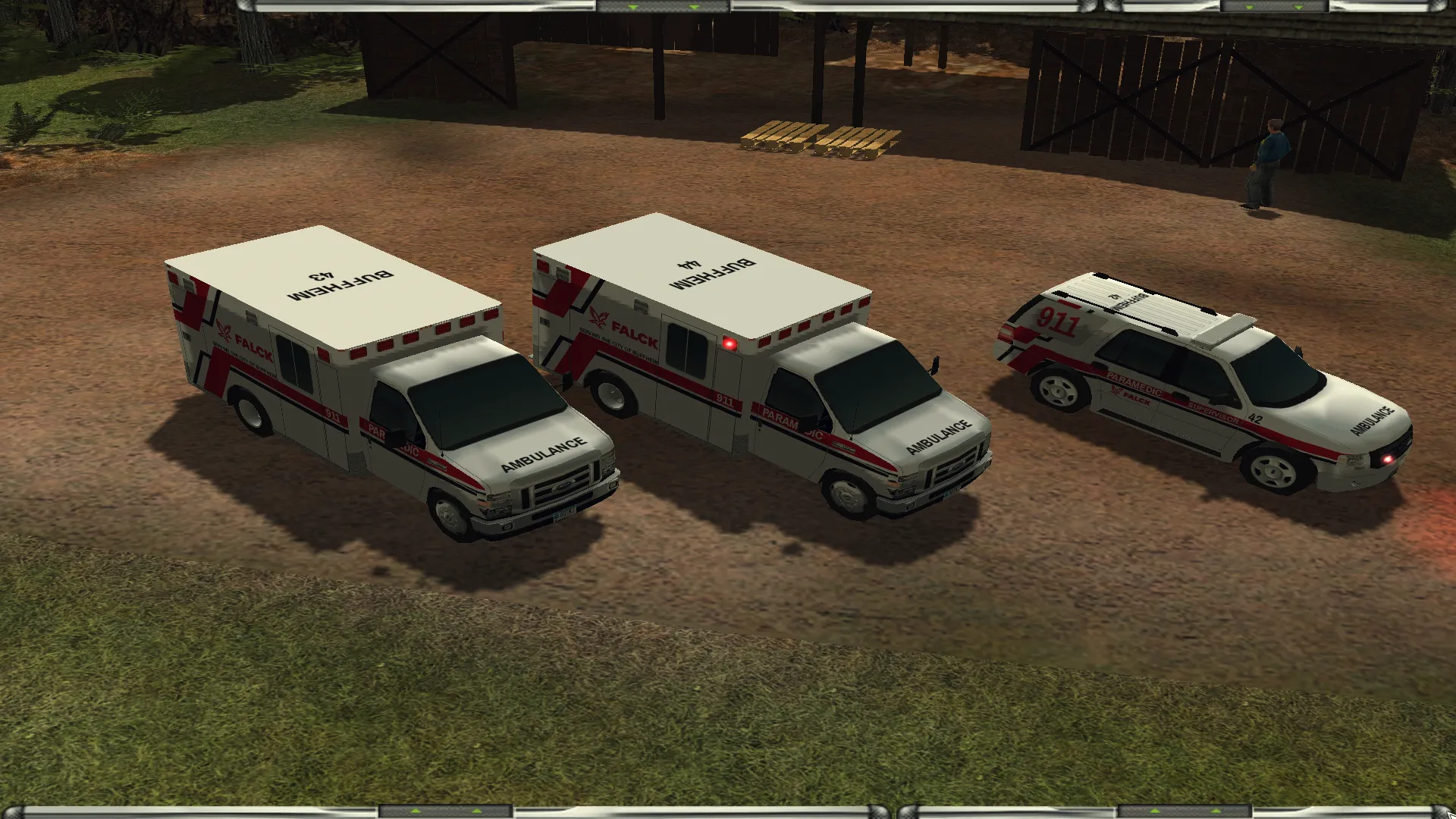Expand the collapsed narrow top-right panel tab
This screenshot has height=819, width=1456.
(x=1274, y=6)
